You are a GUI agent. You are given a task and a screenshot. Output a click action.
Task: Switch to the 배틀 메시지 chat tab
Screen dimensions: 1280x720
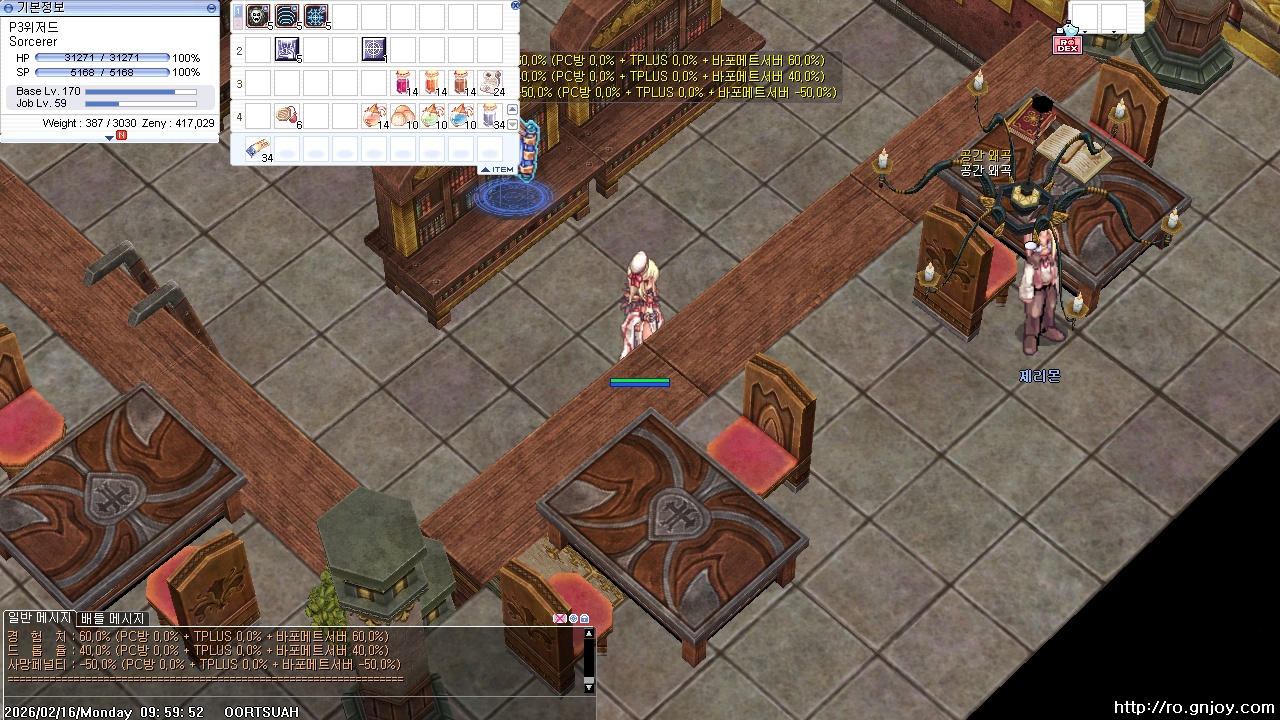pos(113,619)
